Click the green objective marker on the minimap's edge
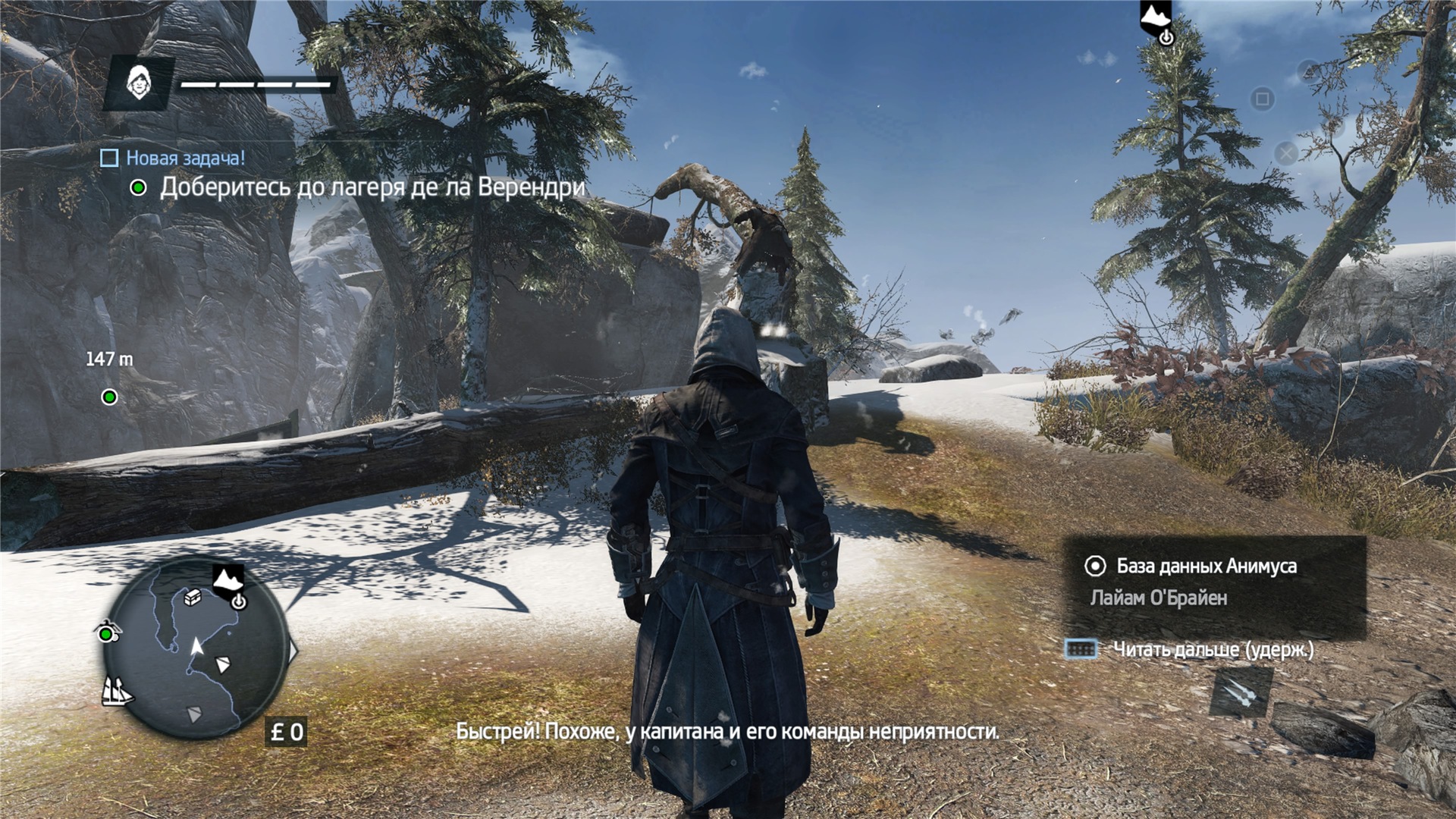 click(x=107, y=633)
